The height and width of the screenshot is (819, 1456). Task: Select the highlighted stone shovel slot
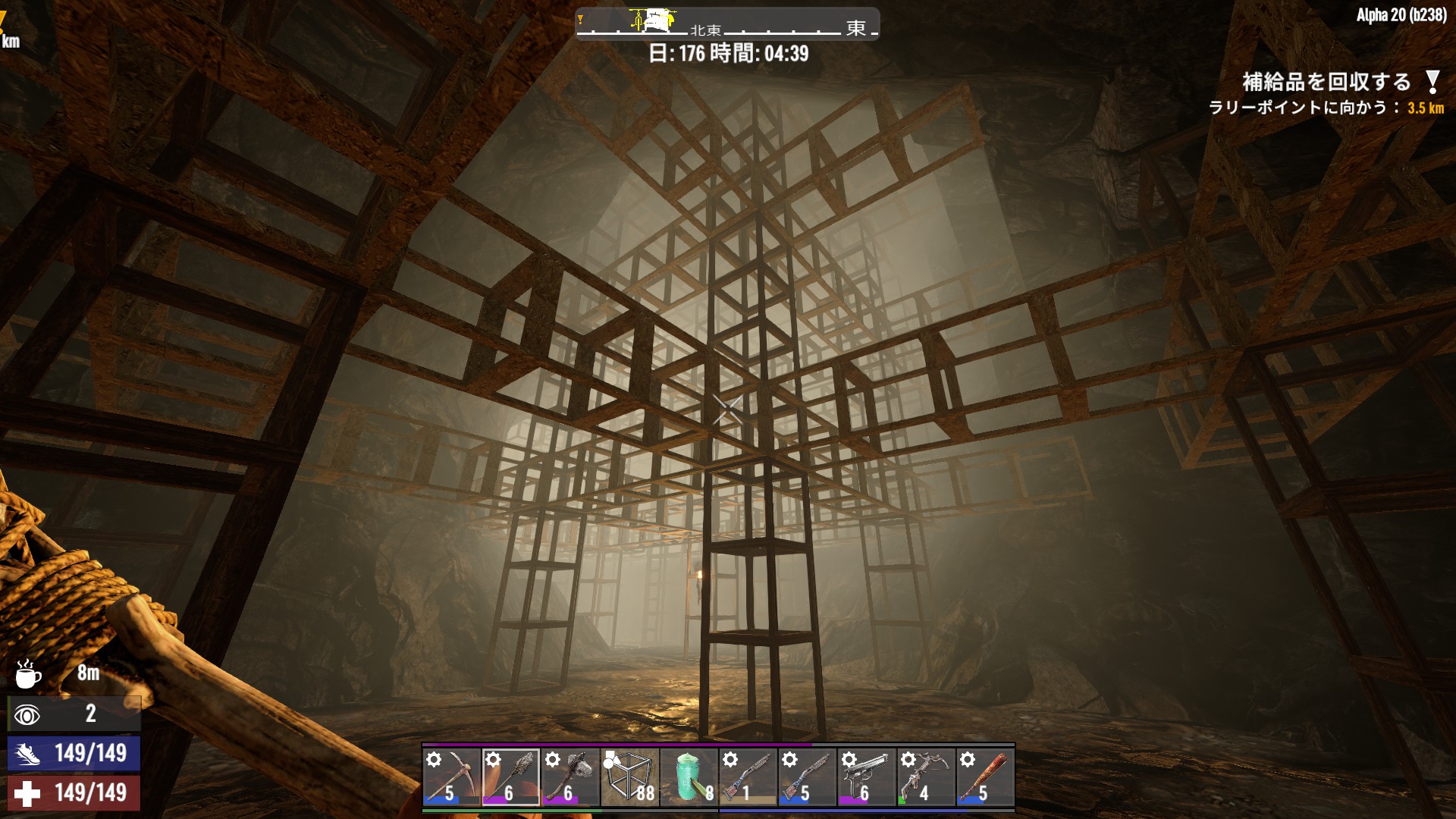coord(510,777)
